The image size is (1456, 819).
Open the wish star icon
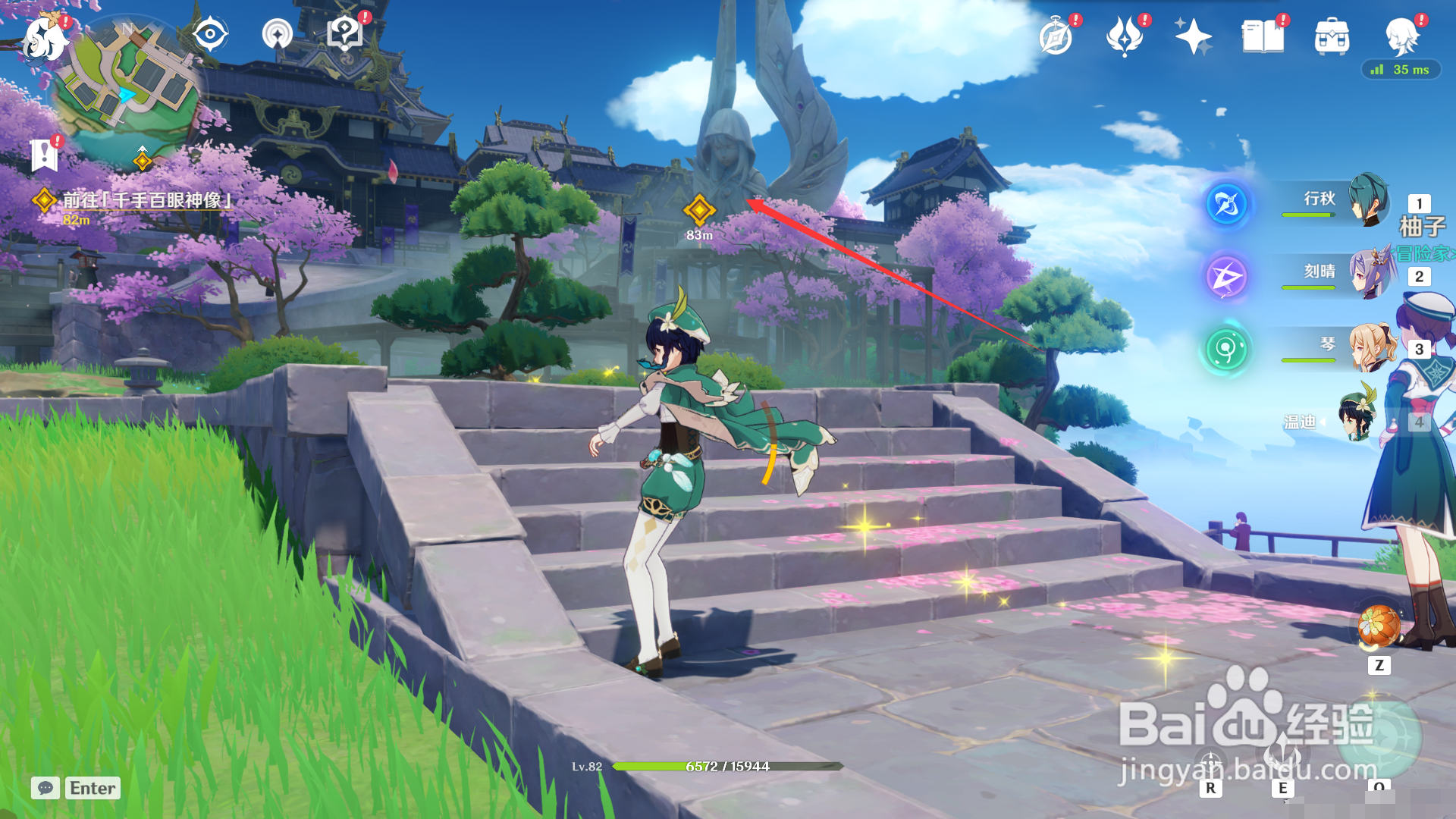click(x=1193, y=36)
